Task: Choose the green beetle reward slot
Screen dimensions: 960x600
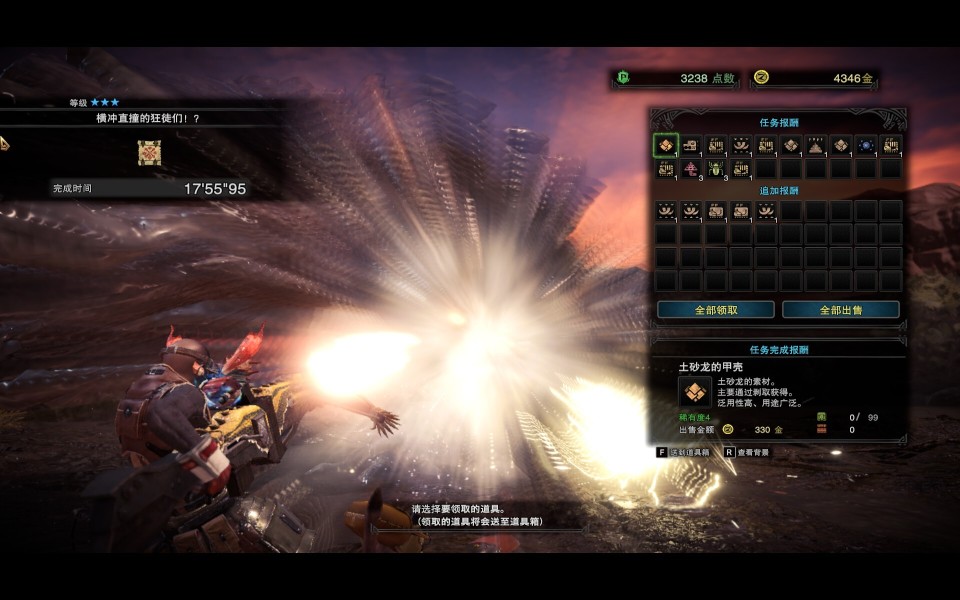Action: click(716, 170)
